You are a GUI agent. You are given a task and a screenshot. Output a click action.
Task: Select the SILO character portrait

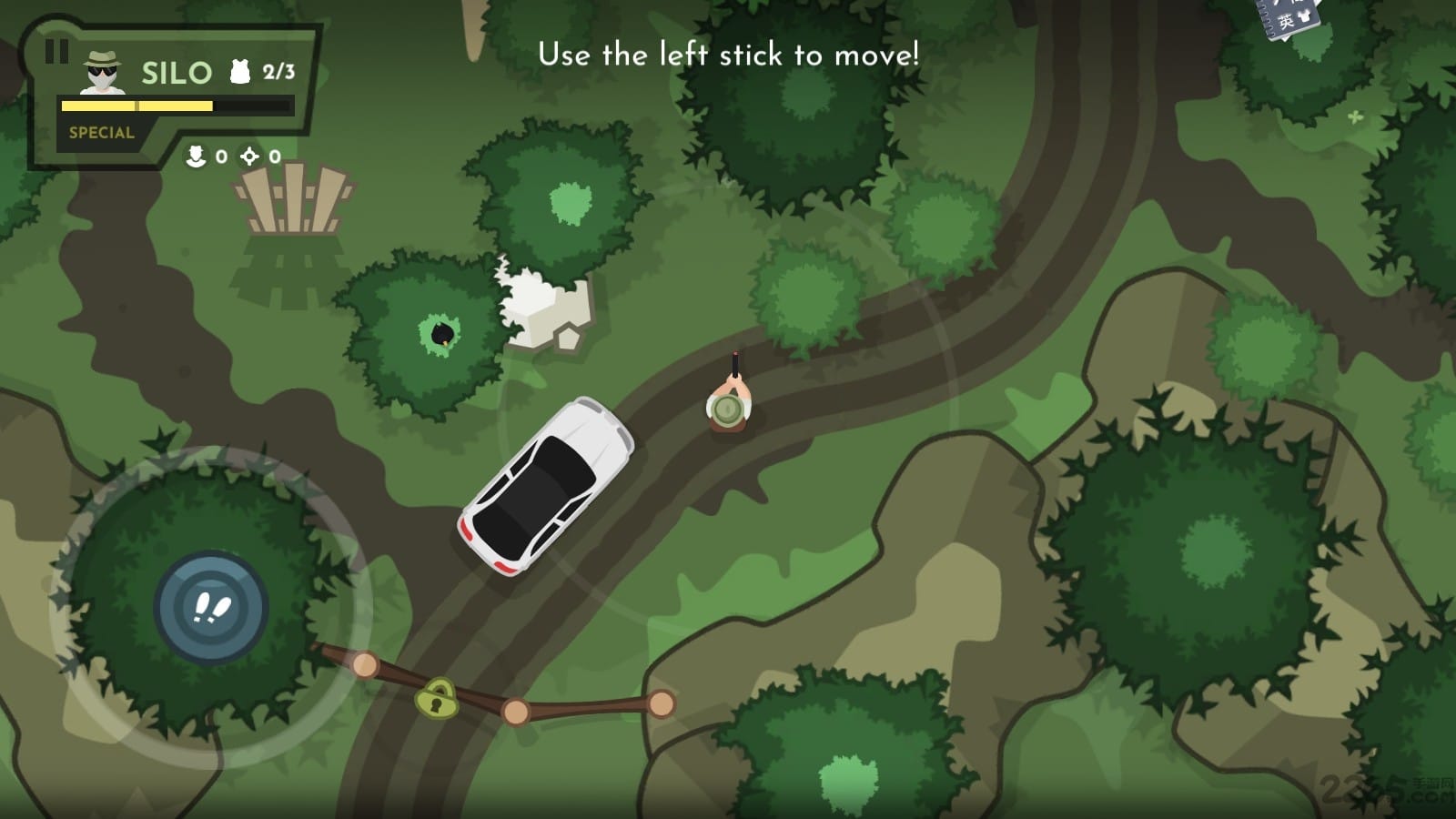[103, 72]
